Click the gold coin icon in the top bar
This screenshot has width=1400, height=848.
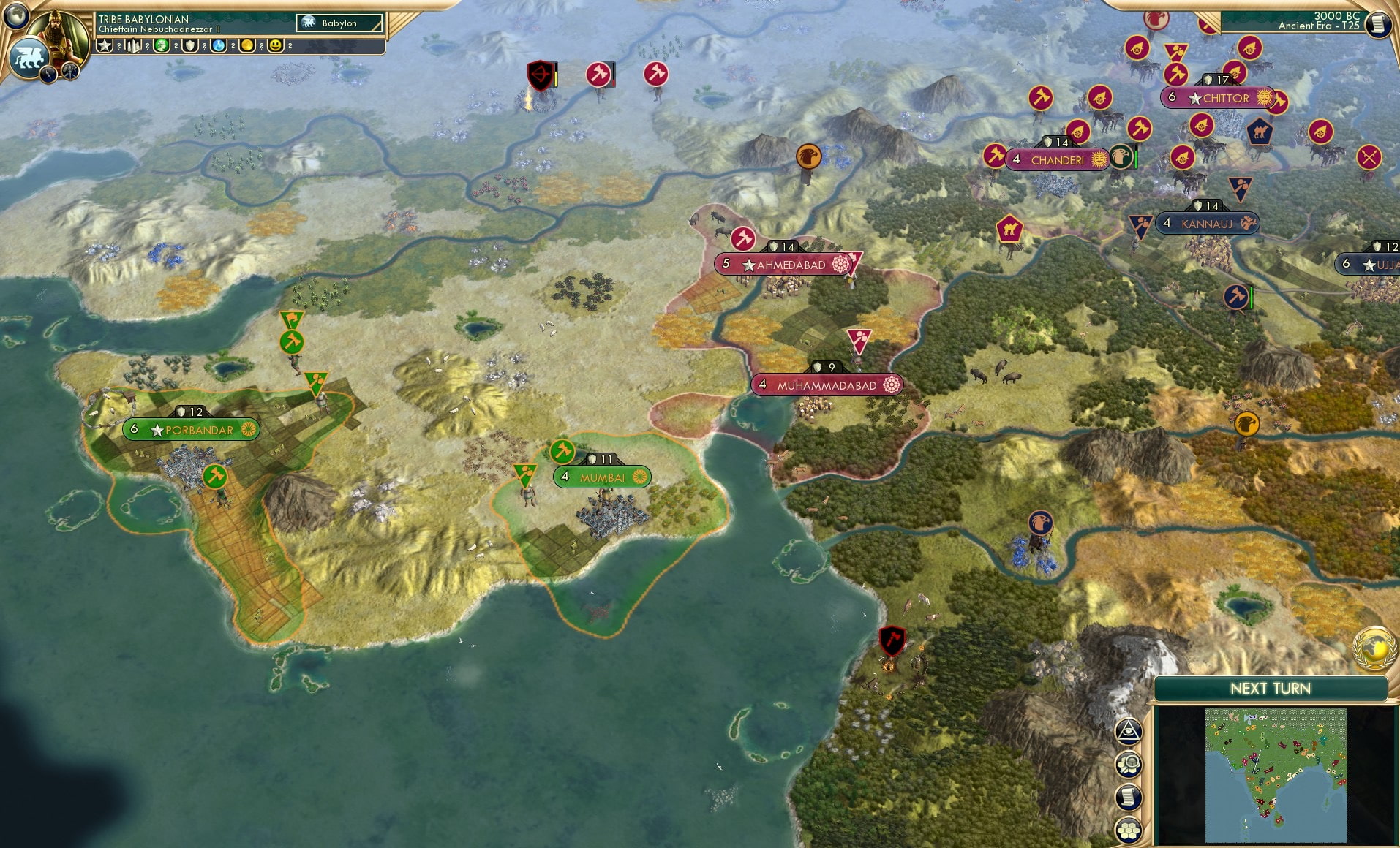click(x=247, y=46)
